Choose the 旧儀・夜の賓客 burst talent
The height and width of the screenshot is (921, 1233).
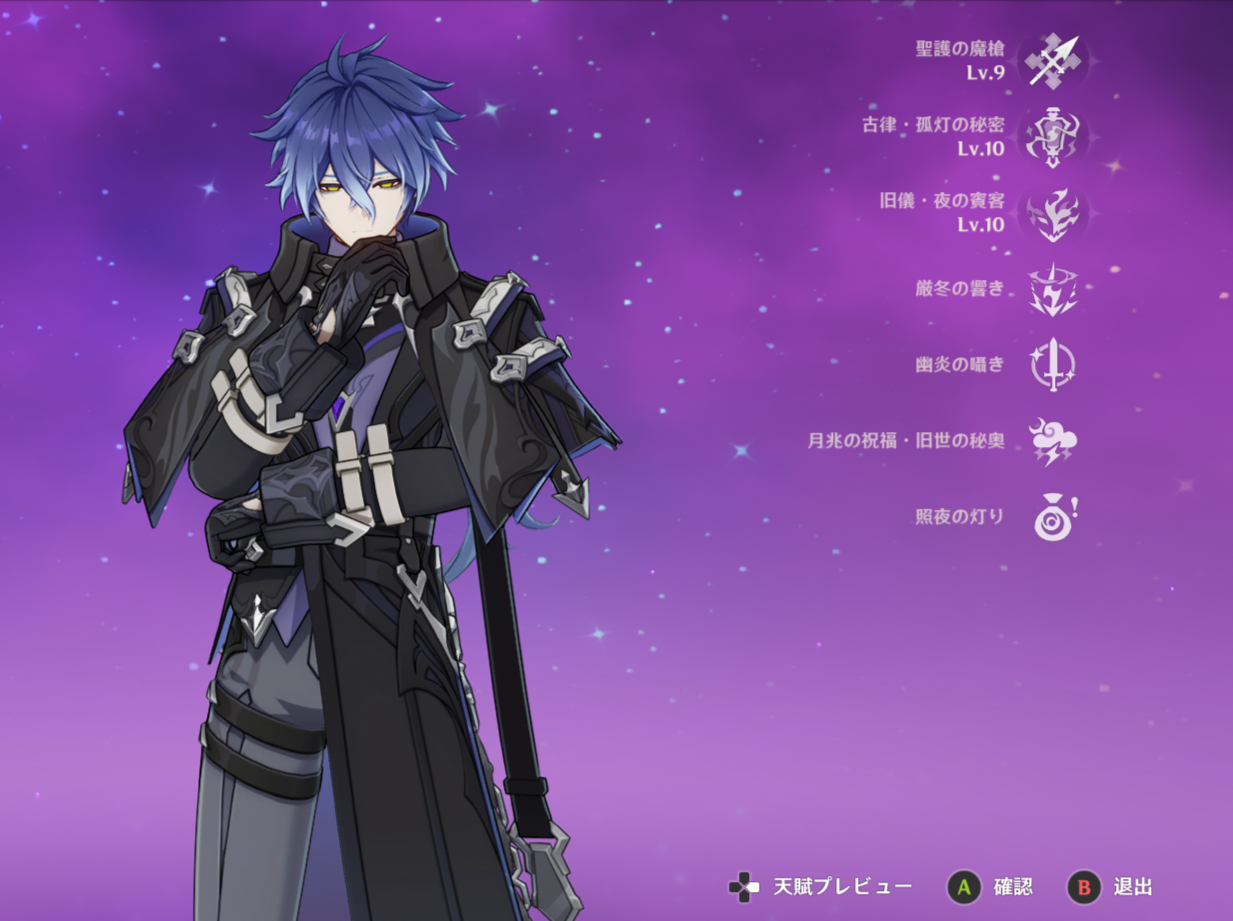coord(1052,213)
